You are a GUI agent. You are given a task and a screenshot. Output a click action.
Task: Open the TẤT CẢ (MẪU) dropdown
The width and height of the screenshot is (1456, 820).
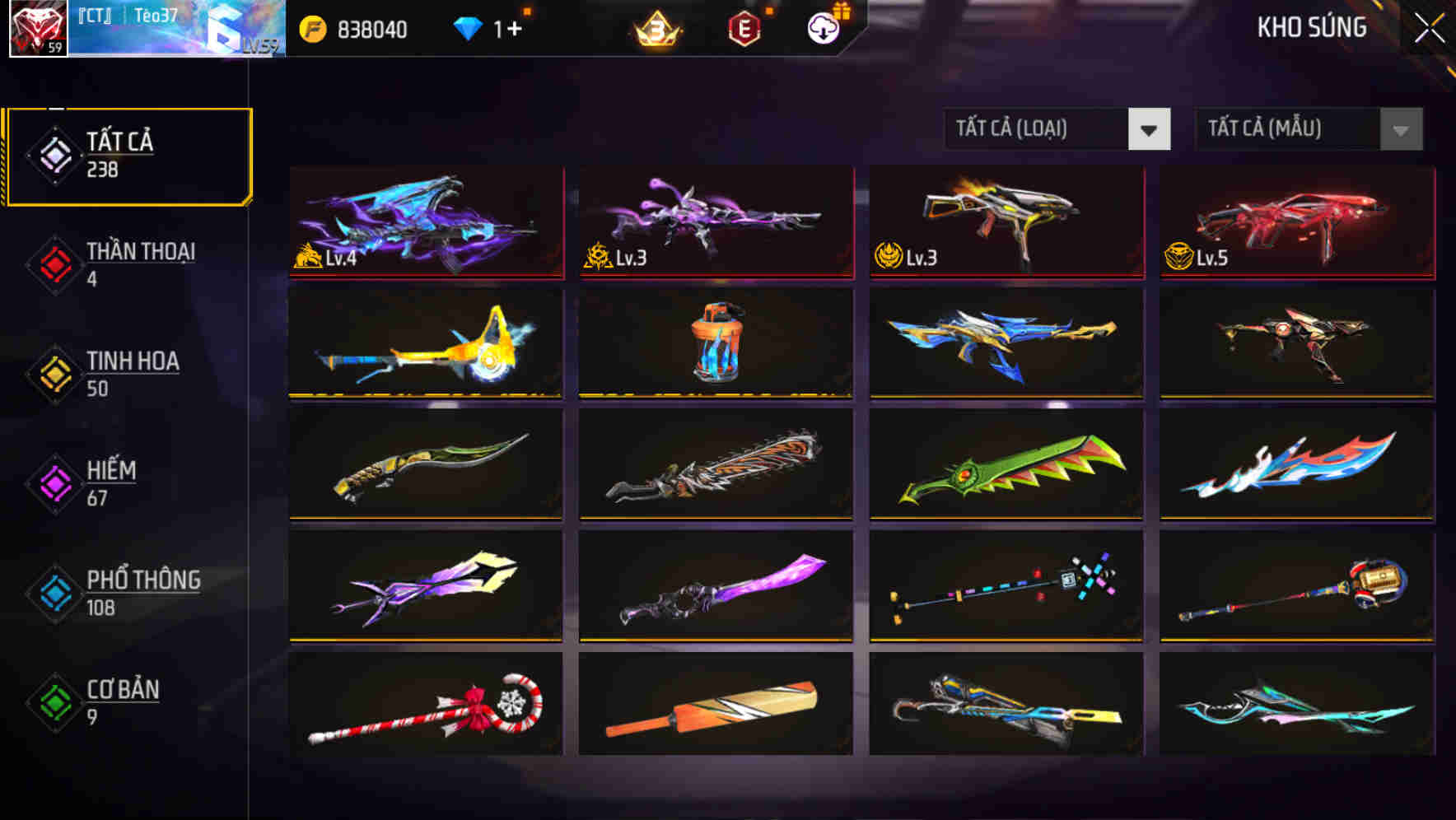1289,130
